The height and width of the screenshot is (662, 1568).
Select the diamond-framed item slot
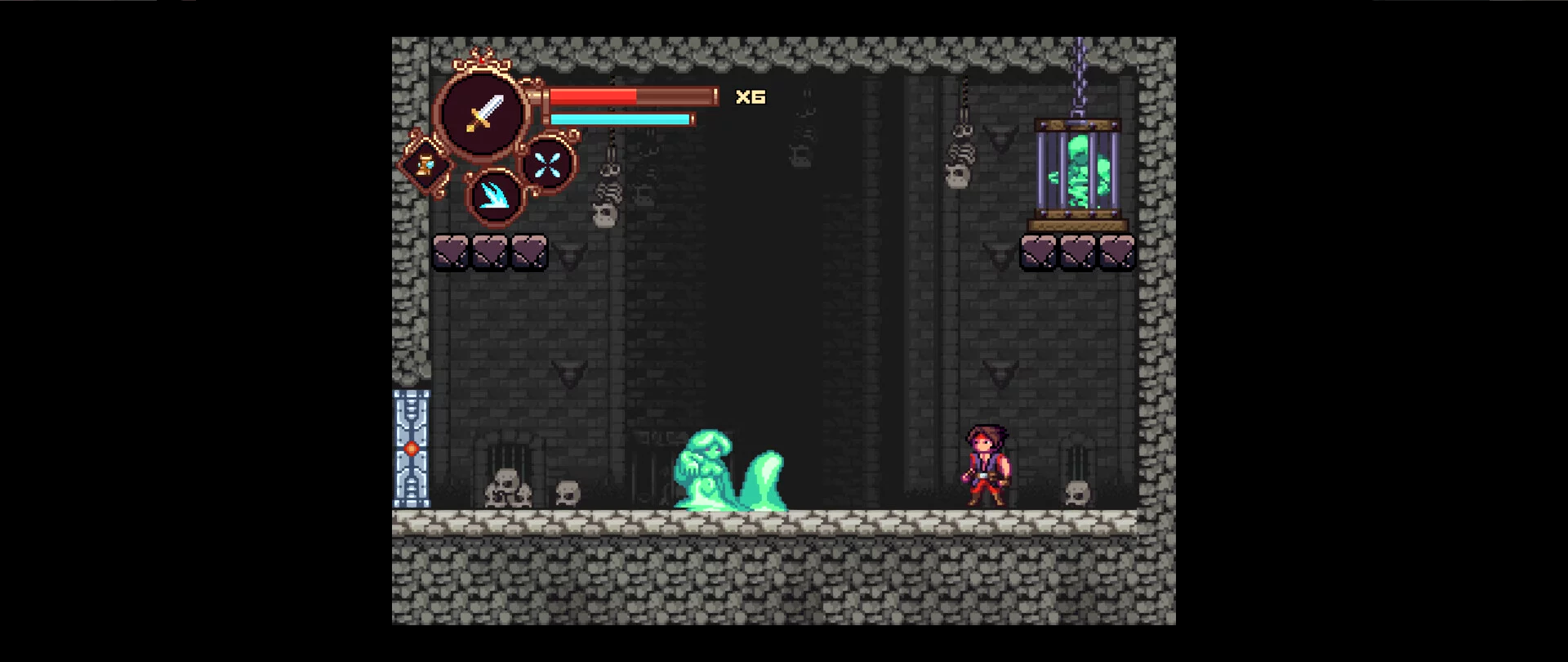[x=425, y=165]
